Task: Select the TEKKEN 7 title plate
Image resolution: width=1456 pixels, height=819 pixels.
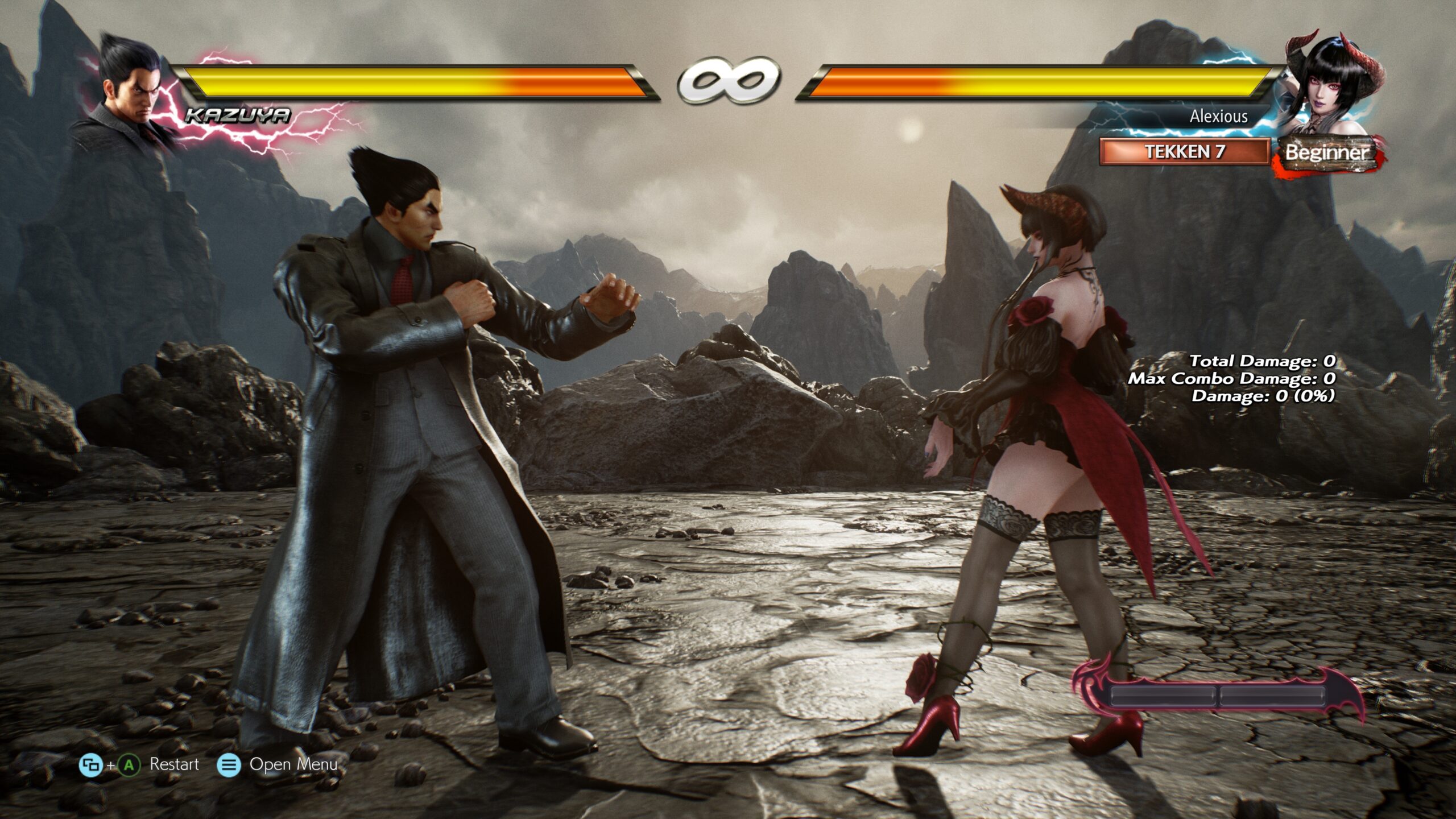Action: (x=1184, y=152)
